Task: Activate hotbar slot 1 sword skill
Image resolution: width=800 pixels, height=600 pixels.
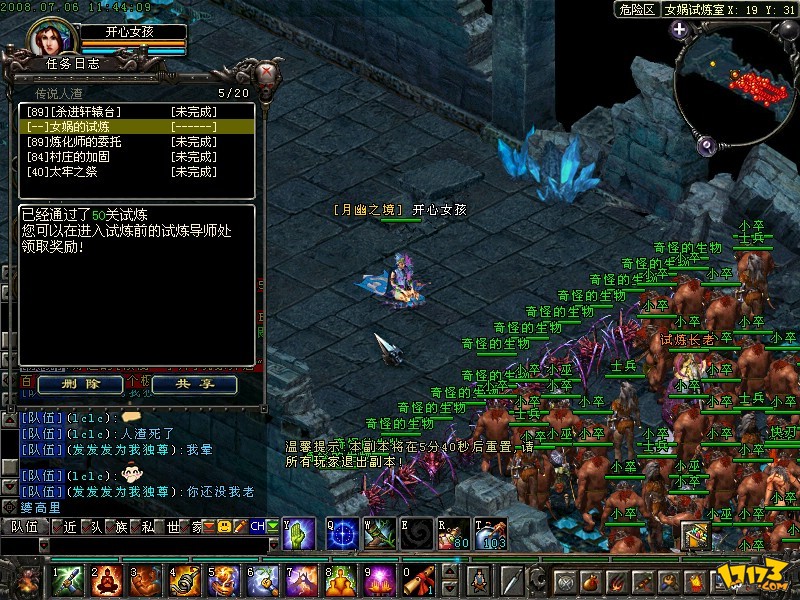Action: coord(68,580)
